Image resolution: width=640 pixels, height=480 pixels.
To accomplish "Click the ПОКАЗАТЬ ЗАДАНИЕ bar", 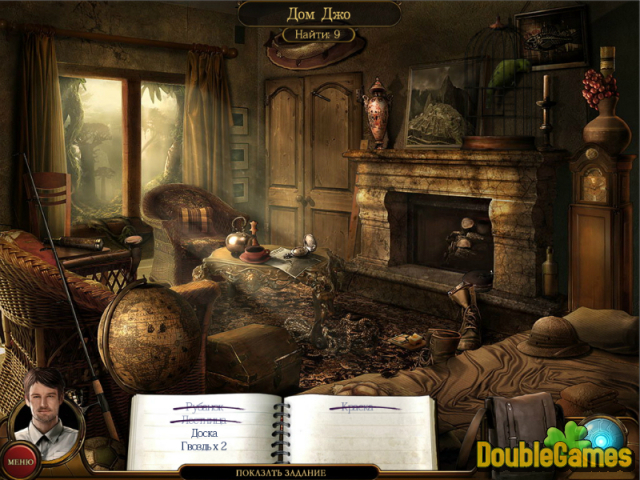I will point(283,473).
